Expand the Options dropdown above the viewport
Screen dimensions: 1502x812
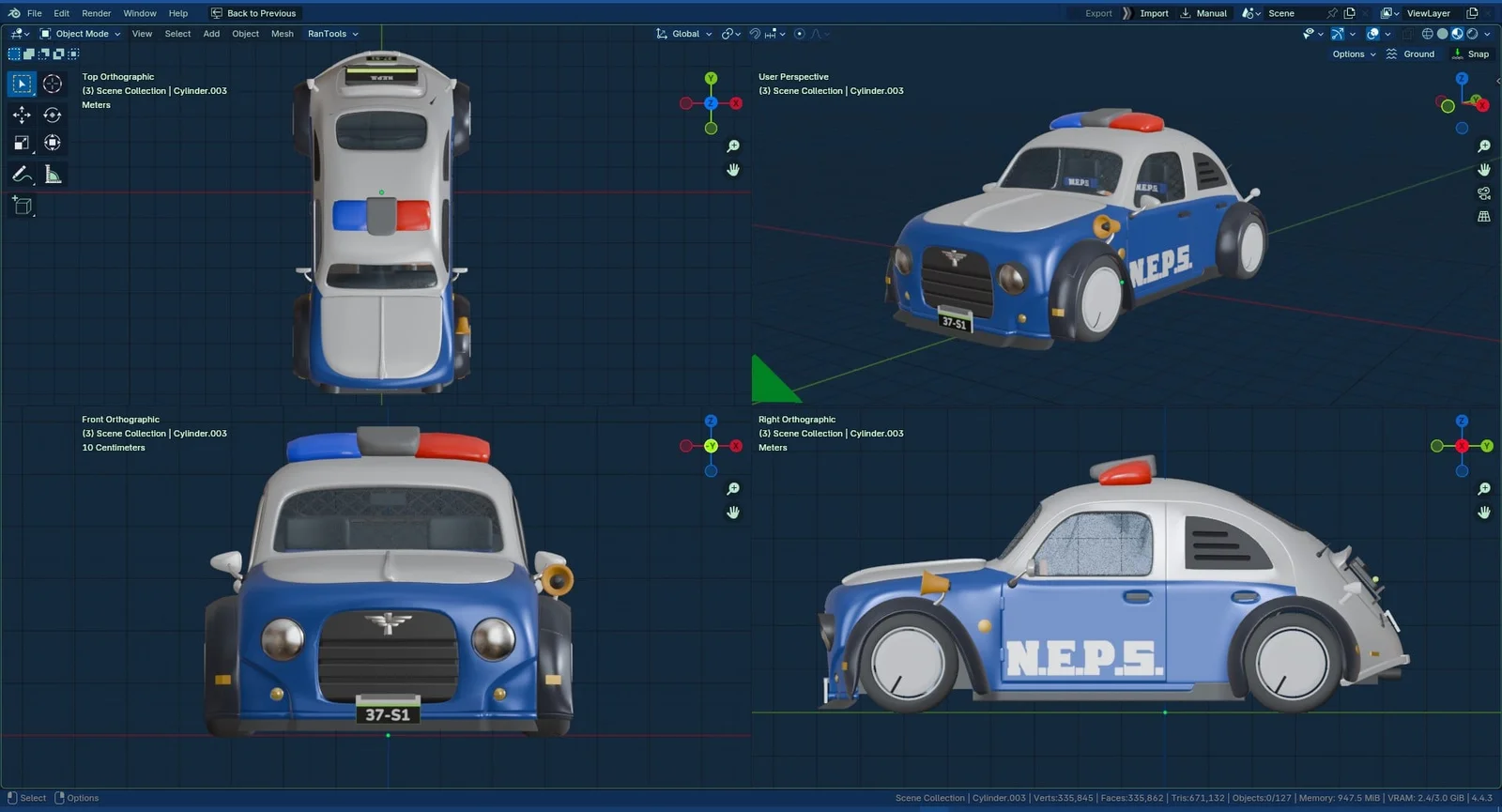pos(1350,54)
